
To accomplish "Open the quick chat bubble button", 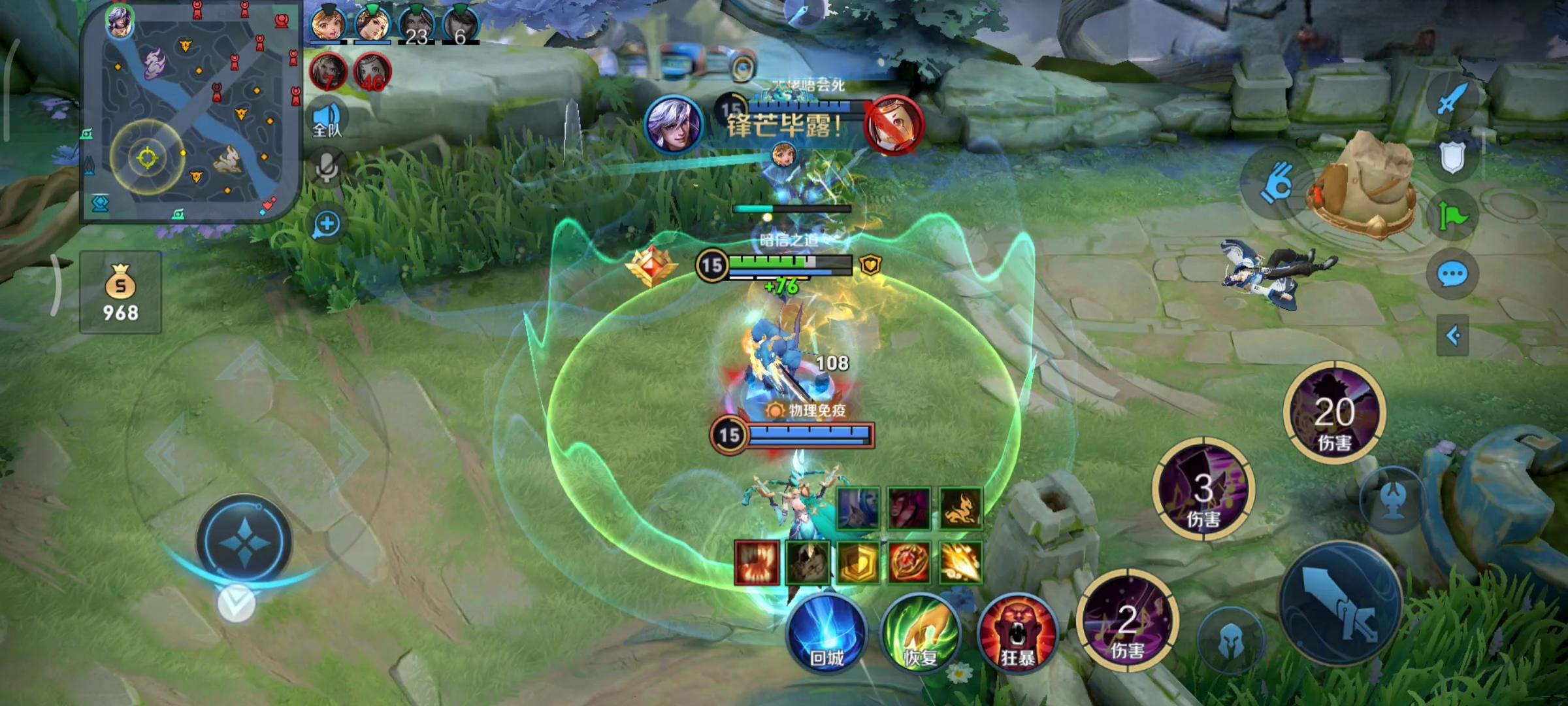I will pos(1452,274).
